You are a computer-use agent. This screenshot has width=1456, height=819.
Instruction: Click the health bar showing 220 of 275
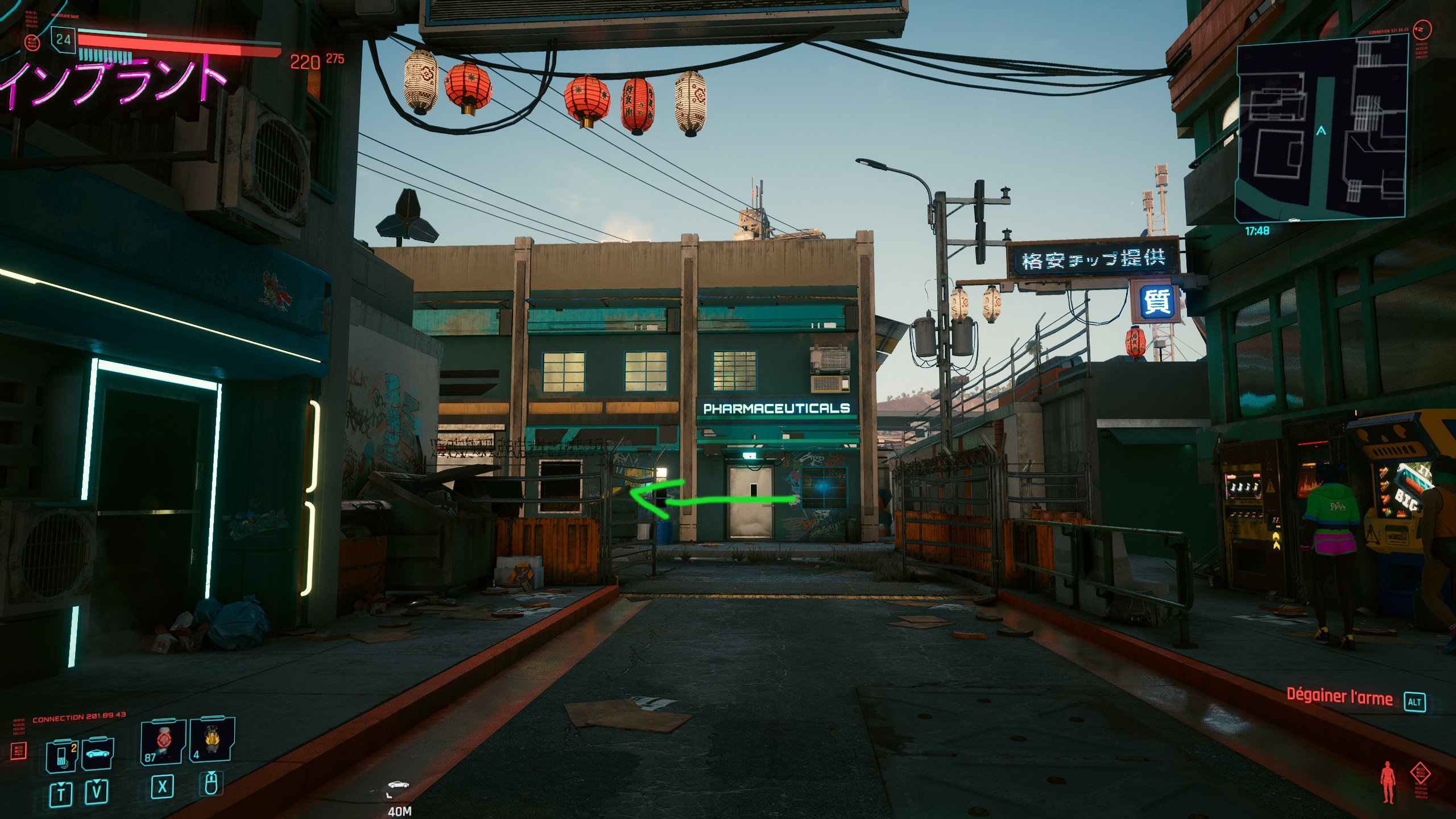click(171, 44)
